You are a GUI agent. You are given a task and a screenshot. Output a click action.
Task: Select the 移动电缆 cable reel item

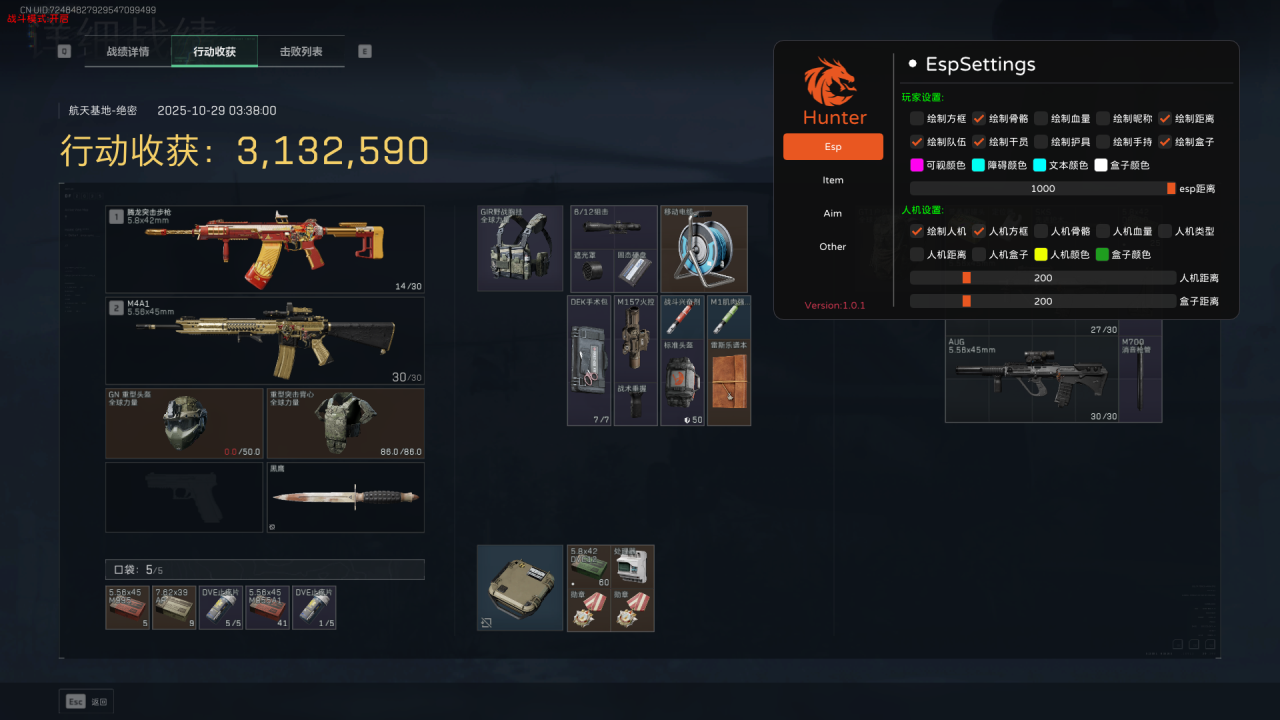coord(704,249)
